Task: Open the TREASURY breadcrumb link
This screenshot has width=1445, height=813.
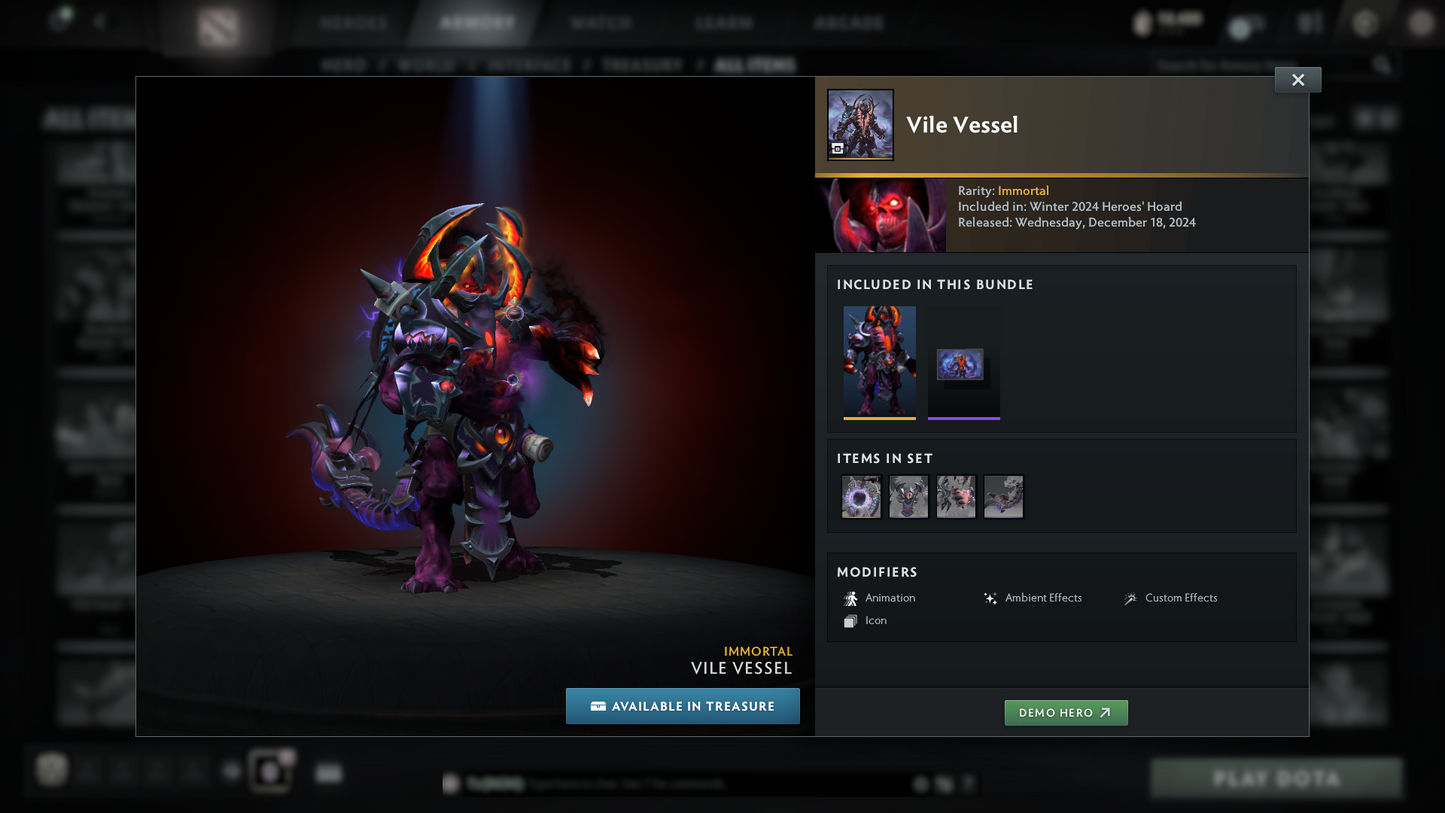Action: pyautogui.click(x=642, y=64)
